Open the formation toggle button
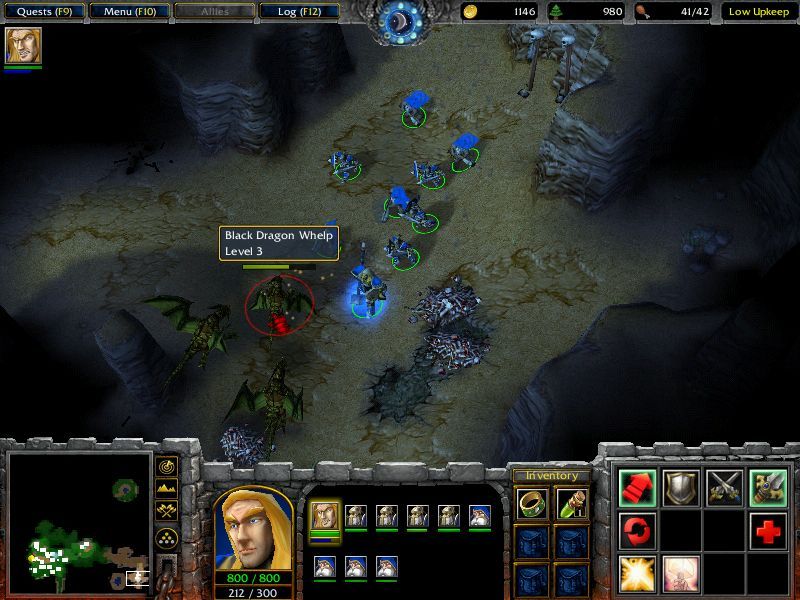 click(x=167, y=535)
